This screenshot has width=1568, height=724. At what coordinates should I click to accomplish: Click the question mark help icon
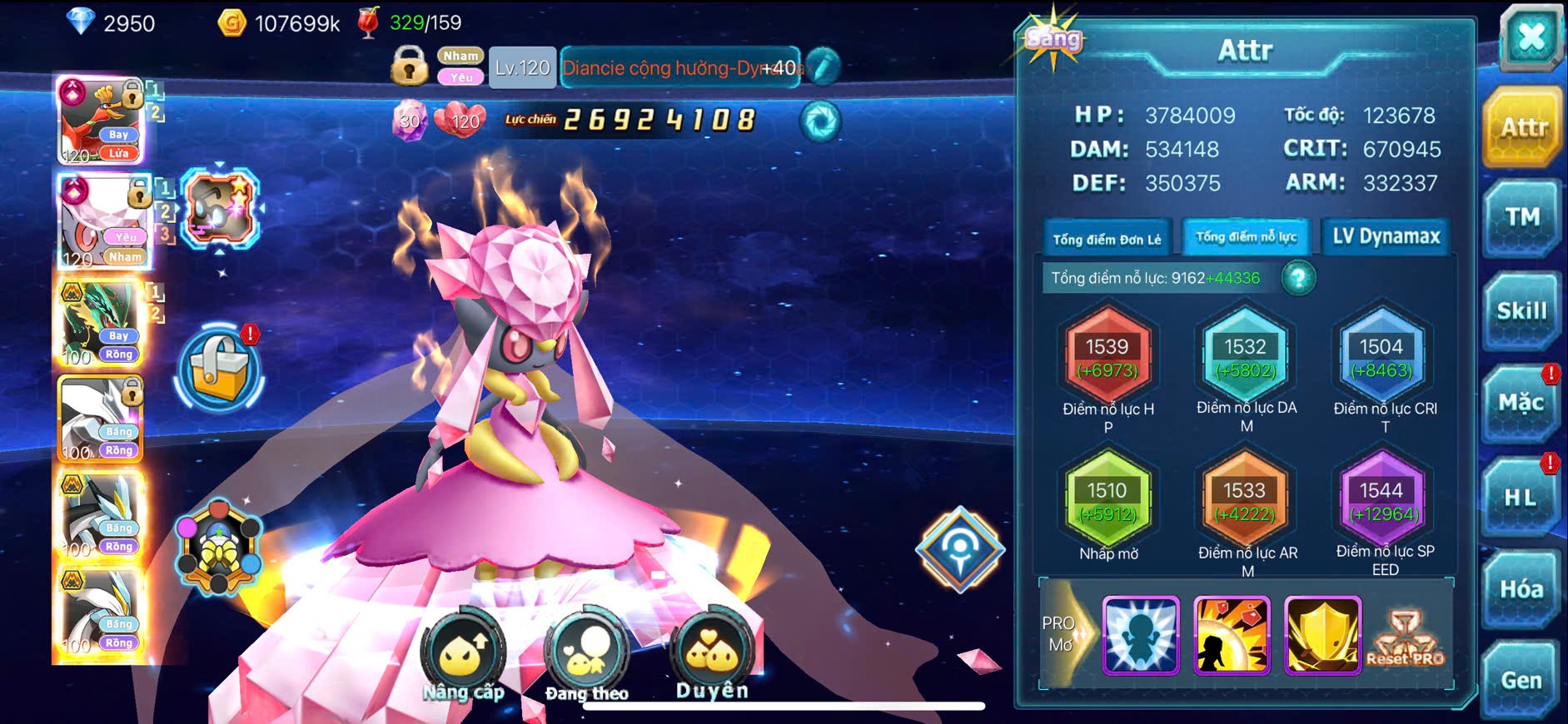pos(1298,278)
